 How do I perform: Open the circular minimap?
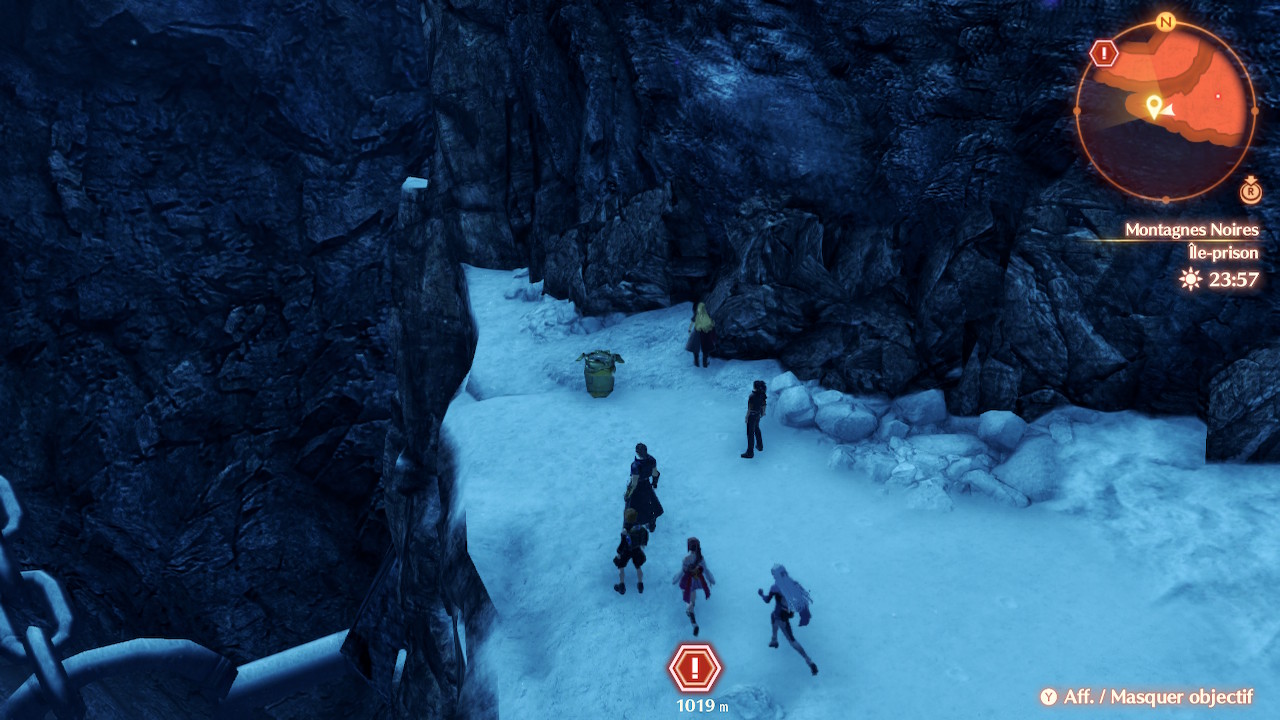tap(1165, 110)
